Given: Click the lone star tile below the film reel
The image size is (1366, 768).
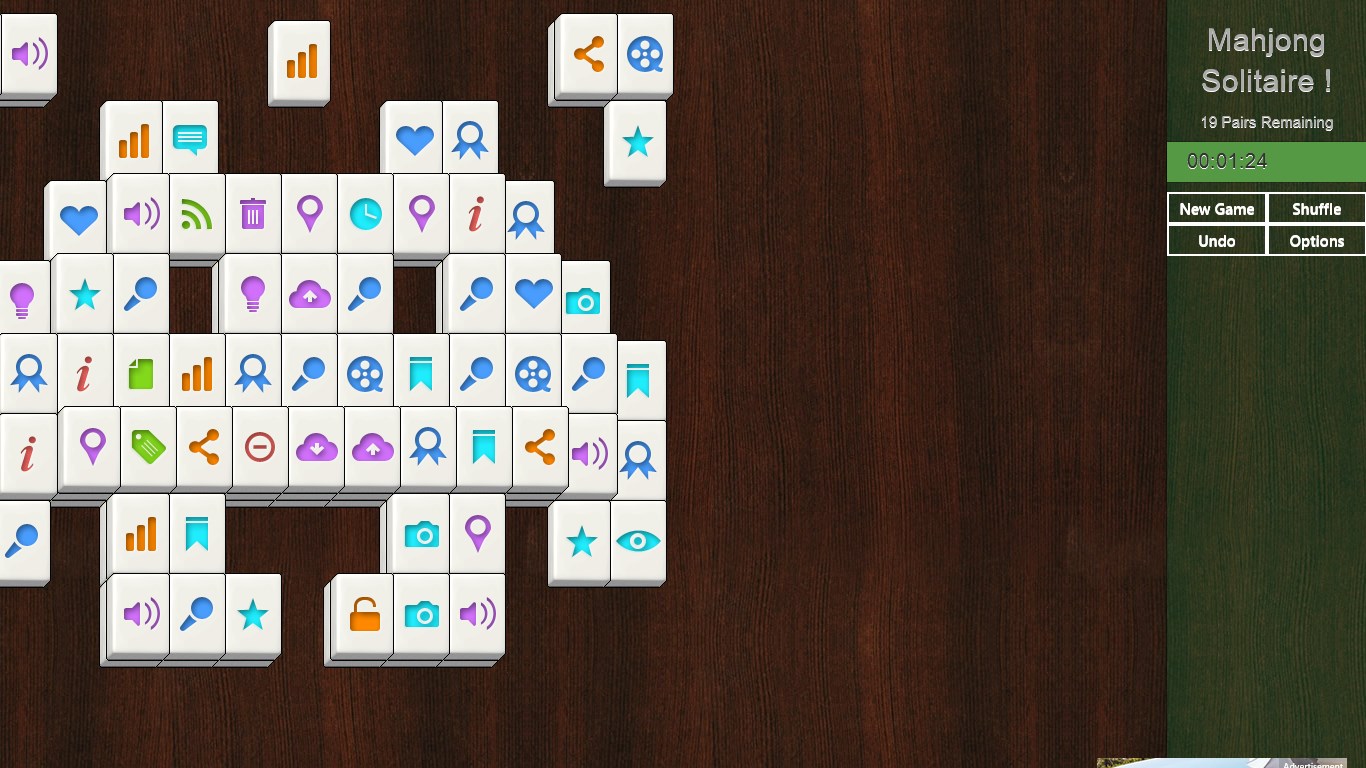Looking at the screenshot, I should pos(636,143).
